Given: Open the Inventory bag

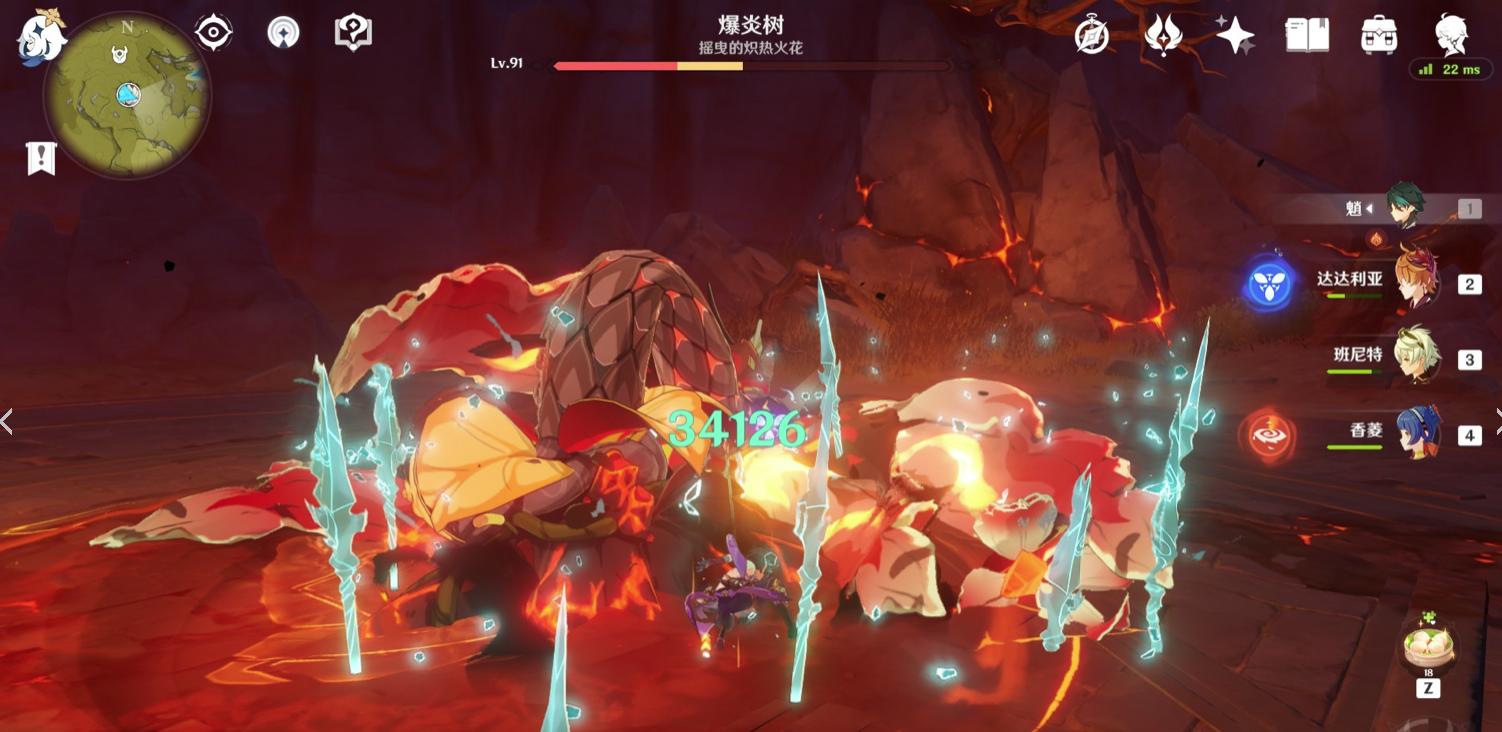Looking at the screenshot, I should click(x=1377, y=34).
